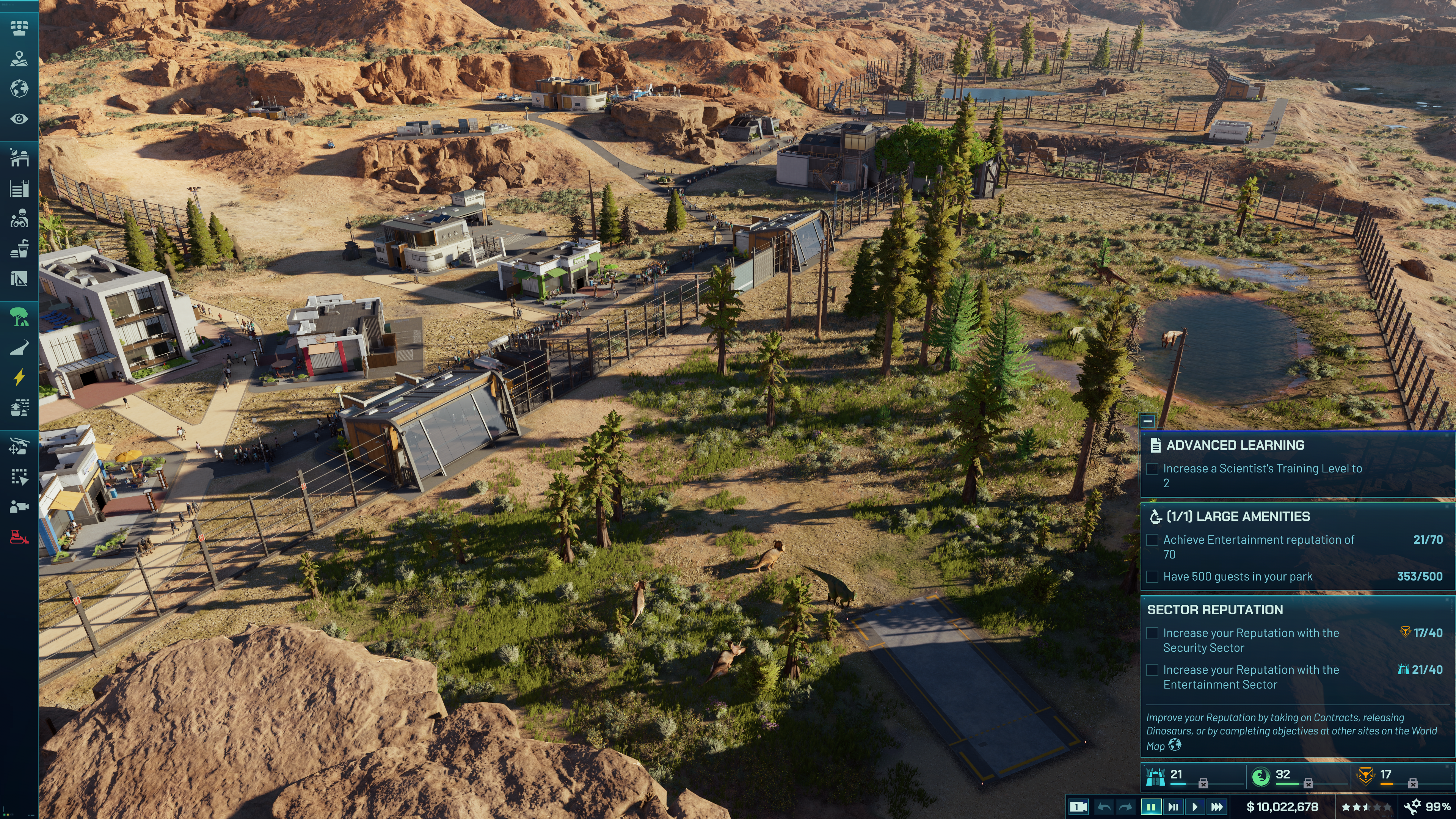The image size is (1456, 819).
Task: Open the World Map globe icon
Action: (x=19, y=89)
